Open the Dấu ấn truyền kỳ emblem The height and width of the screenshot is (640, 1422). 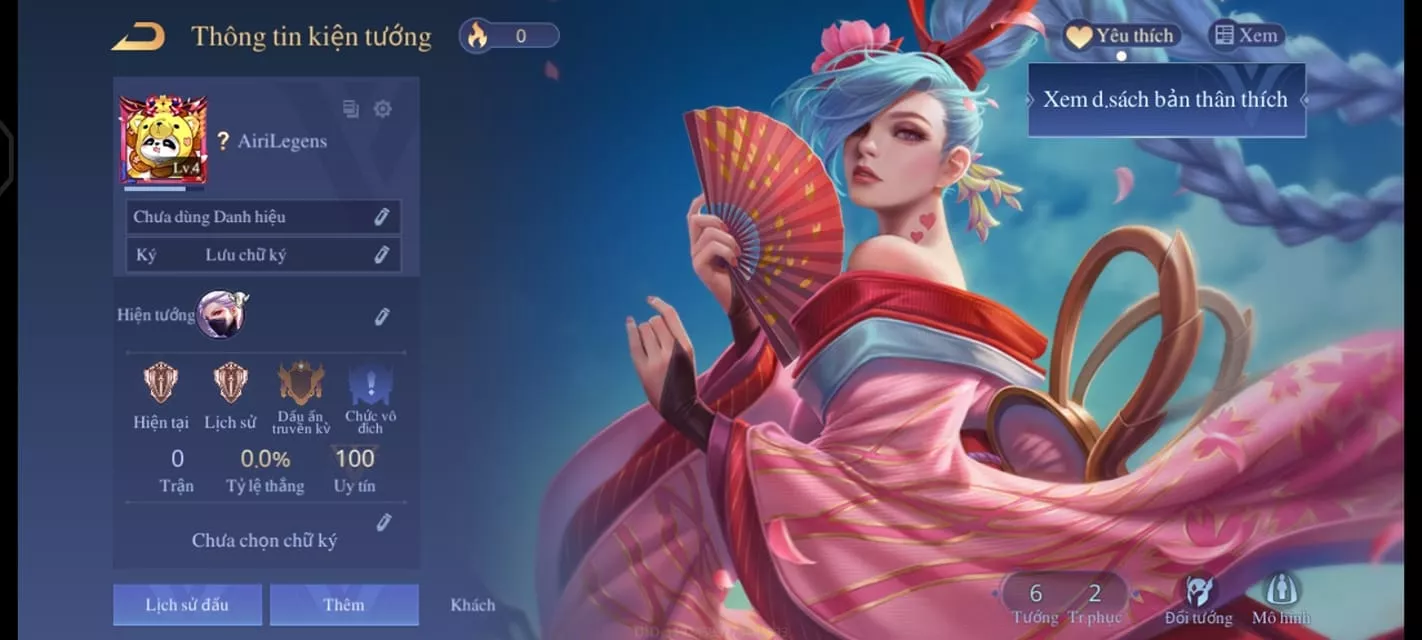(x=301, y=384)
